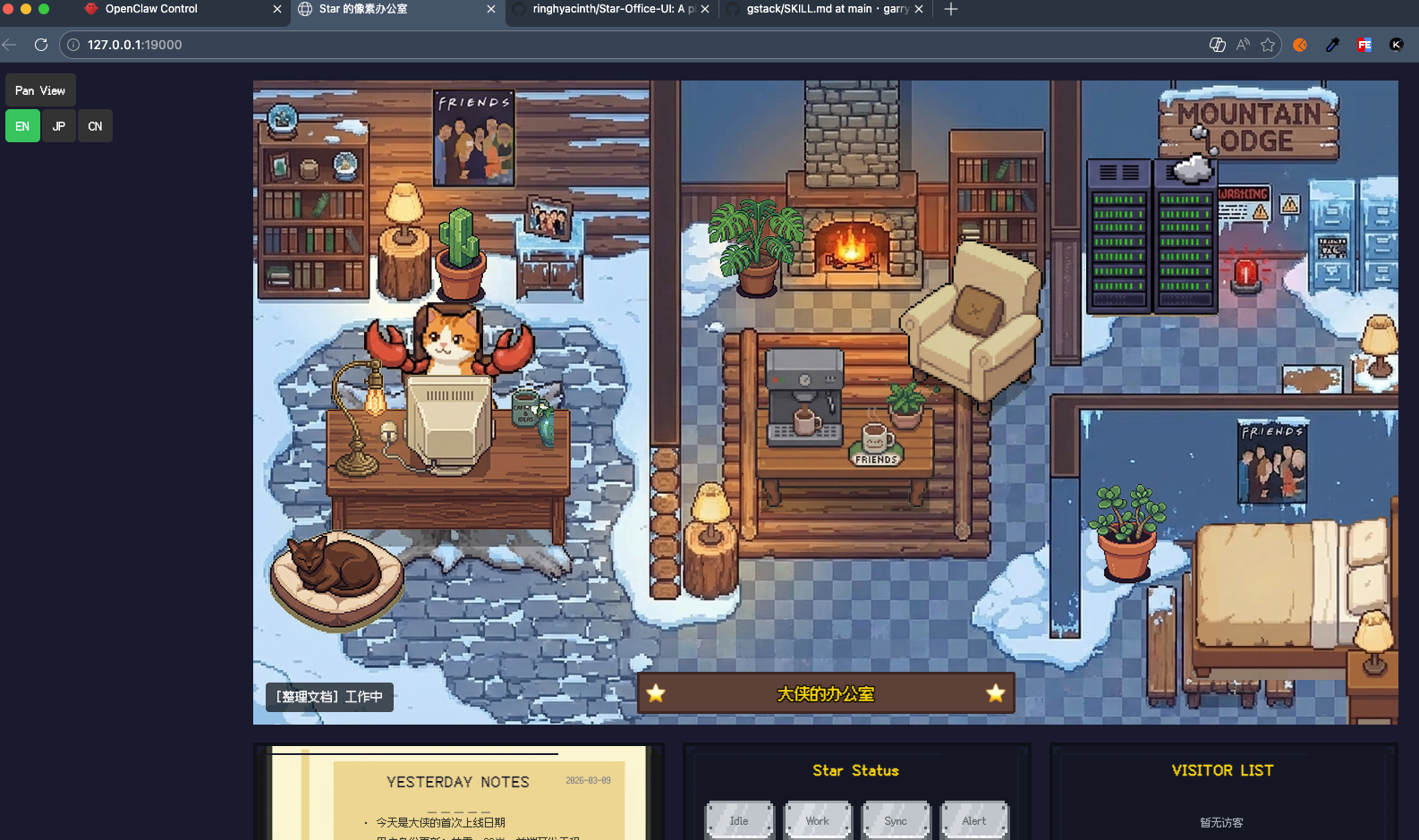Set Star status to Sync
This screenshot has width=1419, height=840.
[x=896, y=820]
